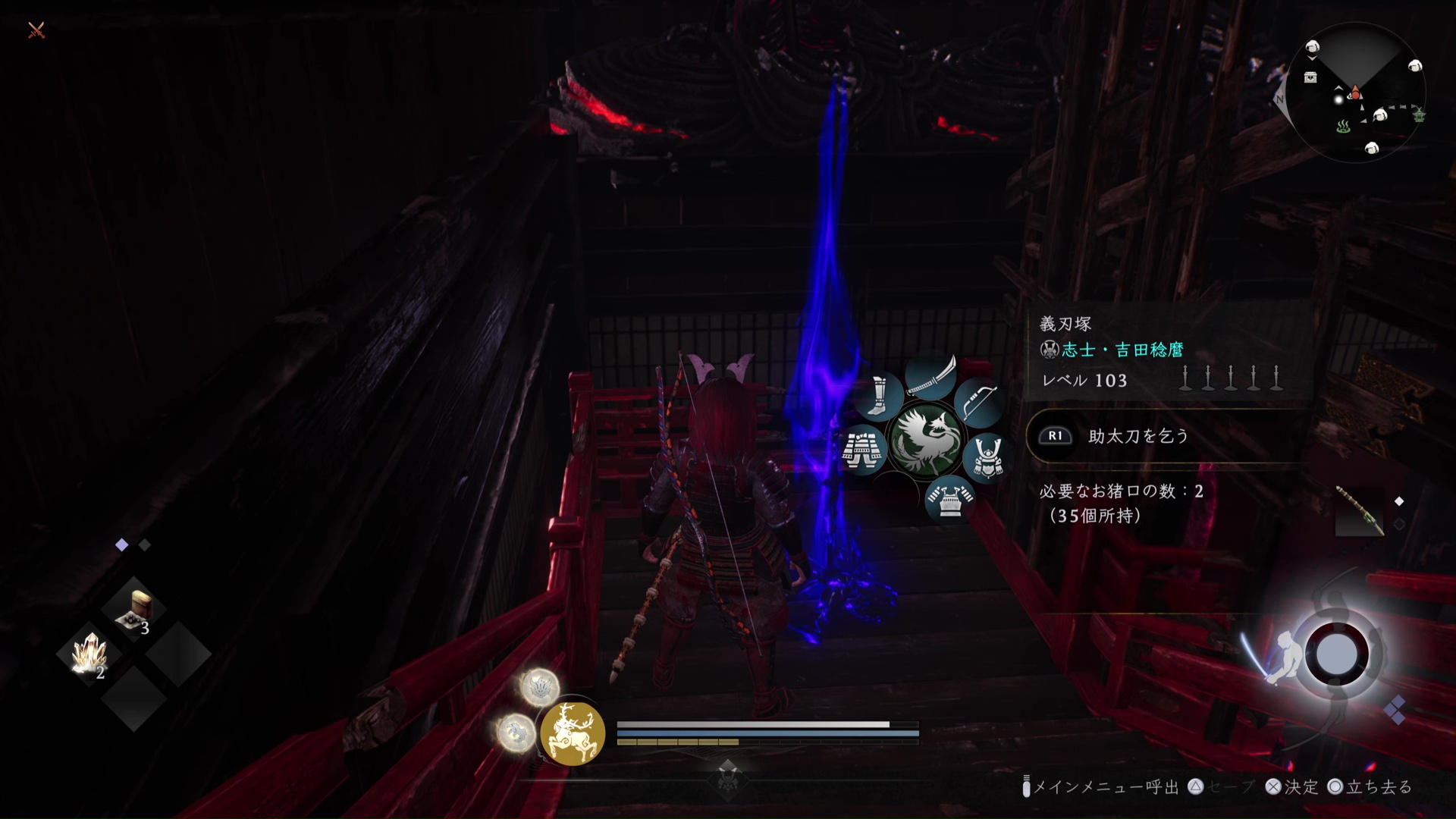The height and width of the screenshot is (819, 1456).
Task: Click the crossed swords indicator top left
Action: (35, 32)
